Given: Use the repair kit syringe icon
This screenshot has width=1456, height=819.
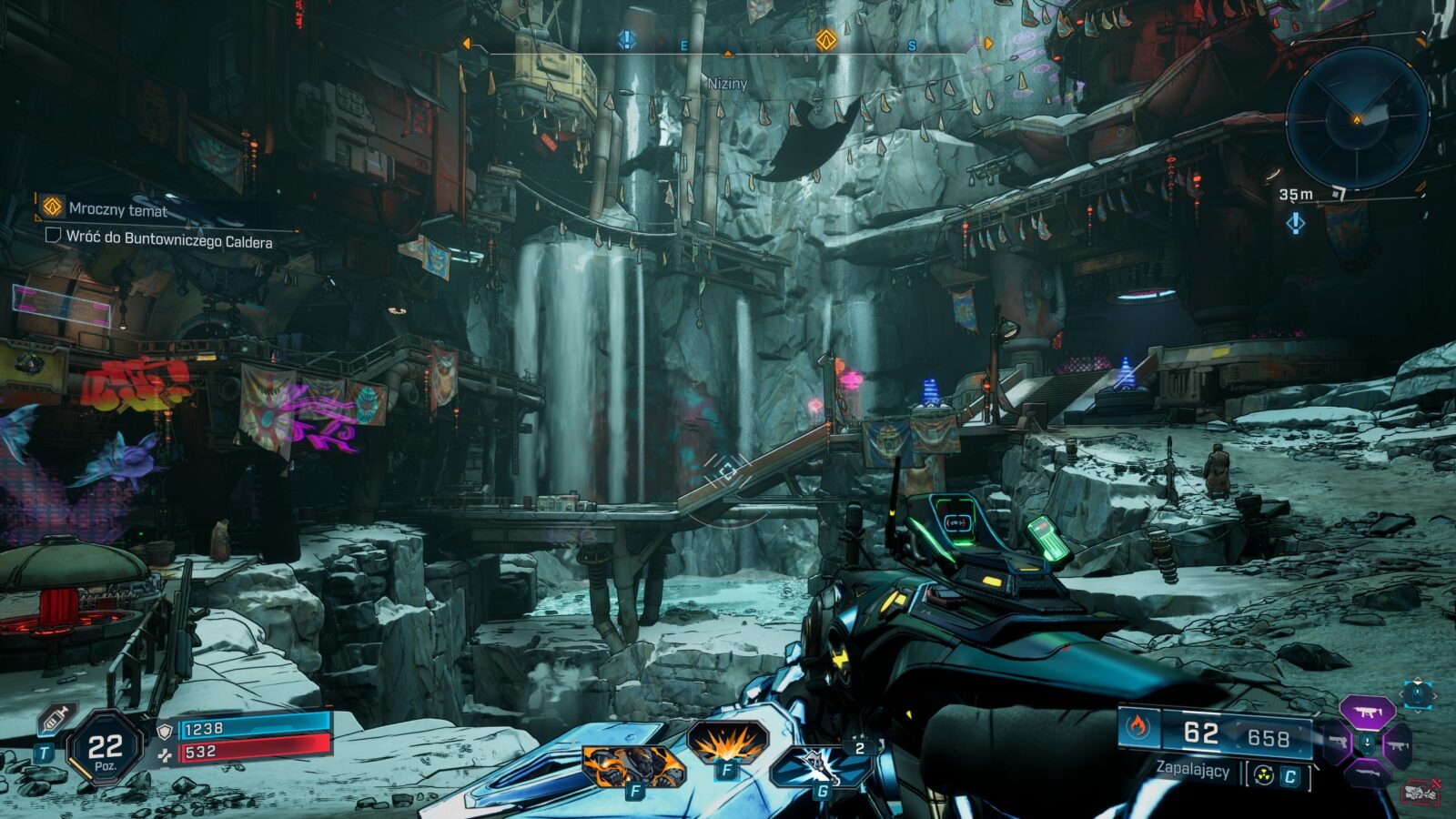Looking at the screenshot, I should (56, 719).
